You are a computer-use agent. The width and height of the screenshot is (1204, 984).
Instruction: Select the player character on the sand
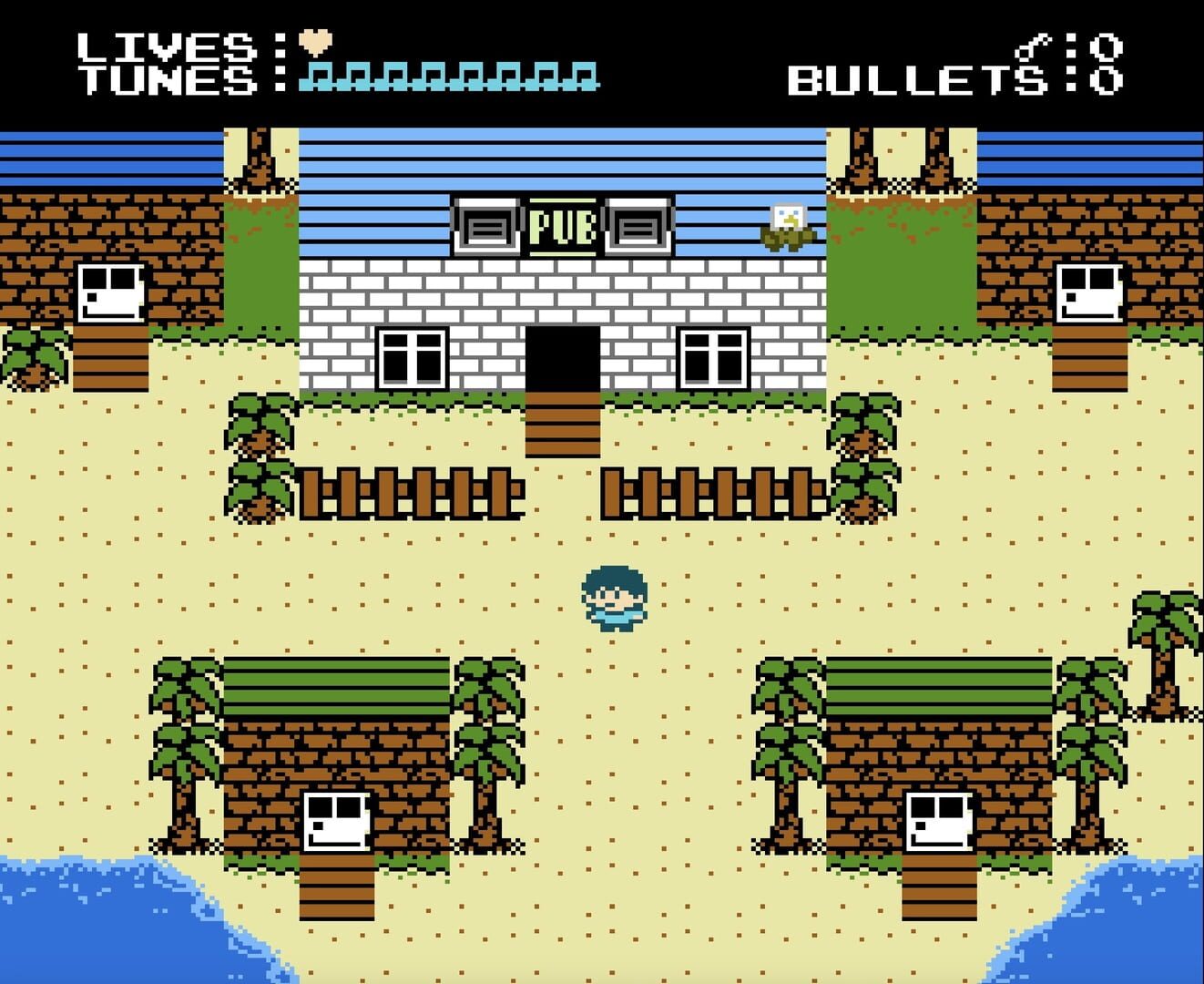(x=613, y=596)
